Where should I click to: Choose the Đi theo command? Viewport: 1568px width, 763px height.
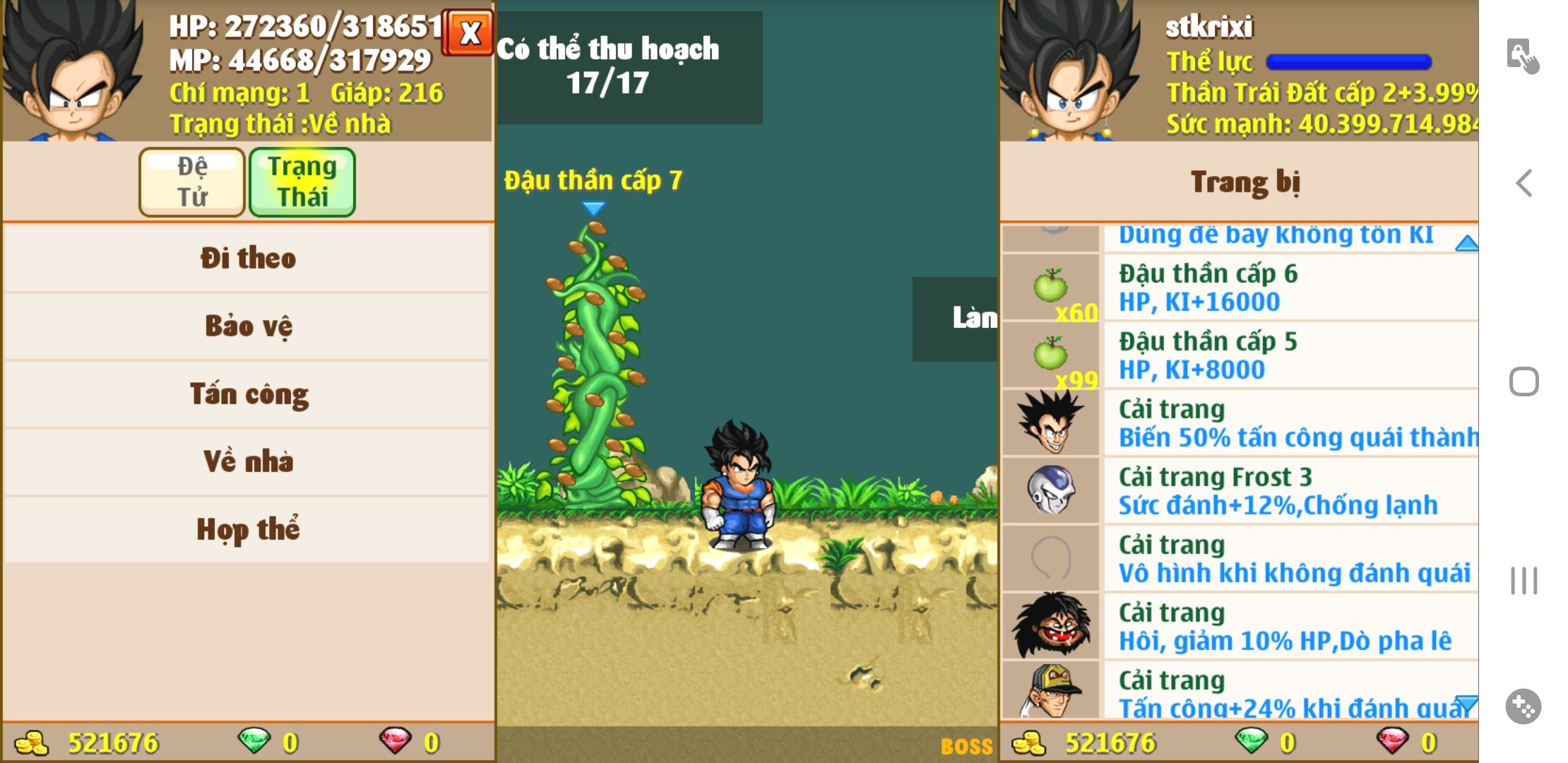coord(247,258)
